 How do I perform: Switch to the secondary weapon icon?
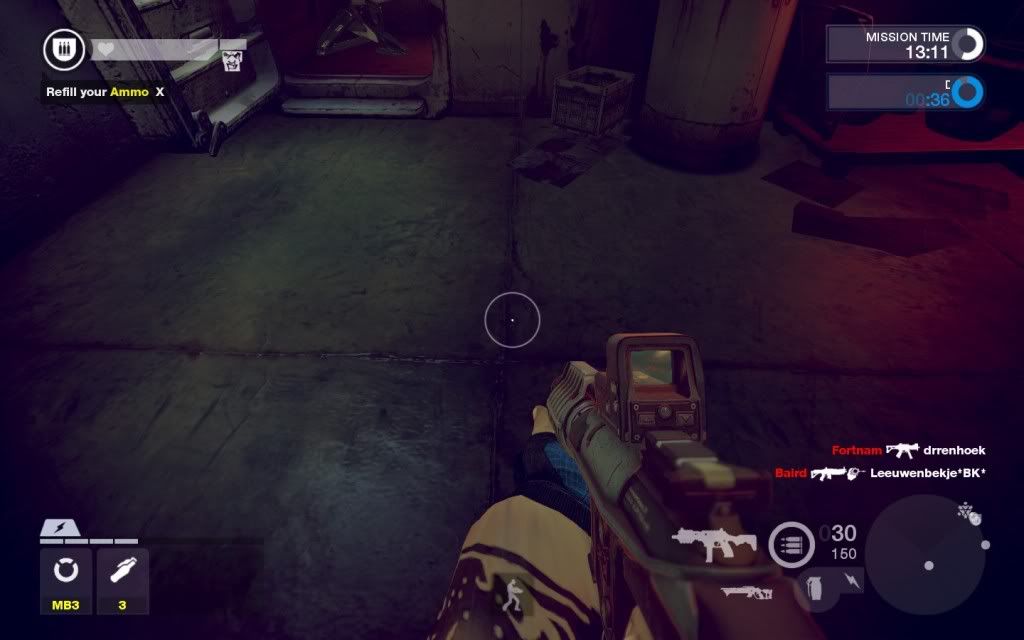746,592
